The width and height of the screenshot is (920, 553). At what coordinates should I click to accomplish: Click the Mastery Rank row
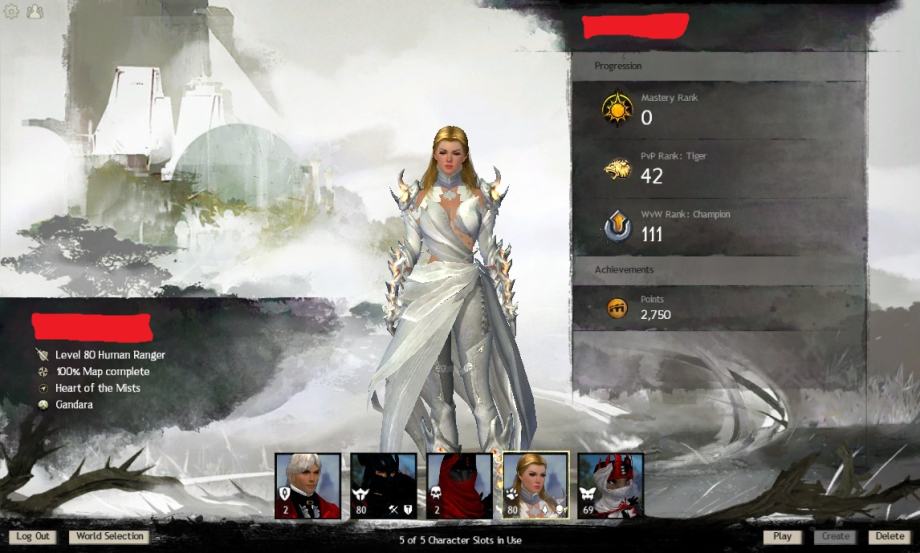718,109
